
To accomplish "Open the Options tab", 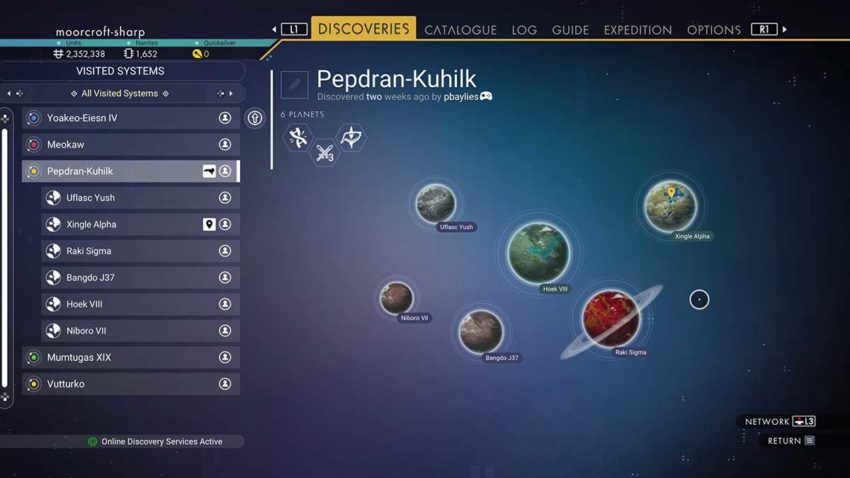I will (x=713, y=30).
